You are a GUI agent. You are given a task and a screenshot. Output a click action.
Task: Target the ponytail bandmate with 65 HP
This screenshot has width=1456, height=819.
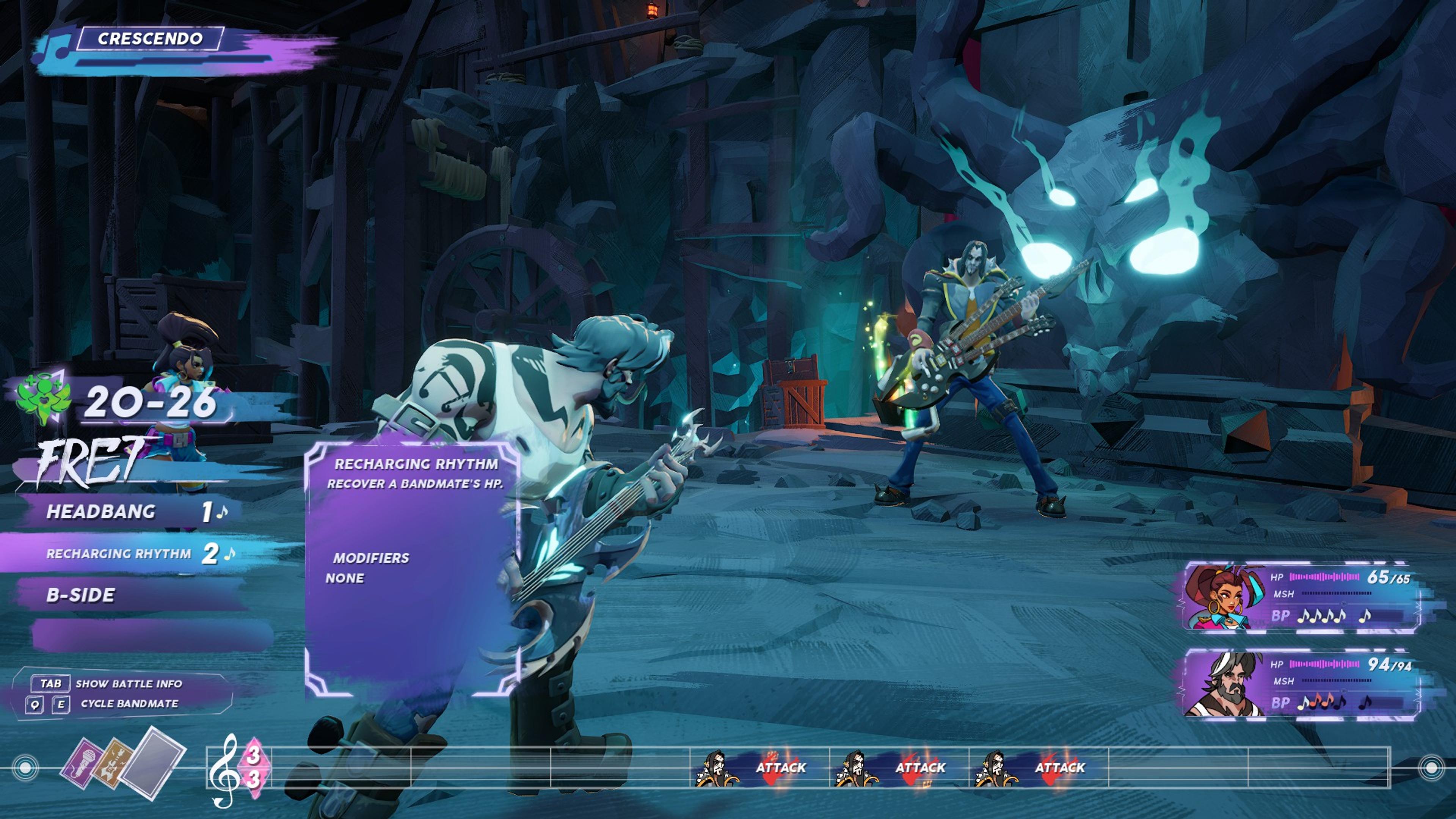(1300, 596)
